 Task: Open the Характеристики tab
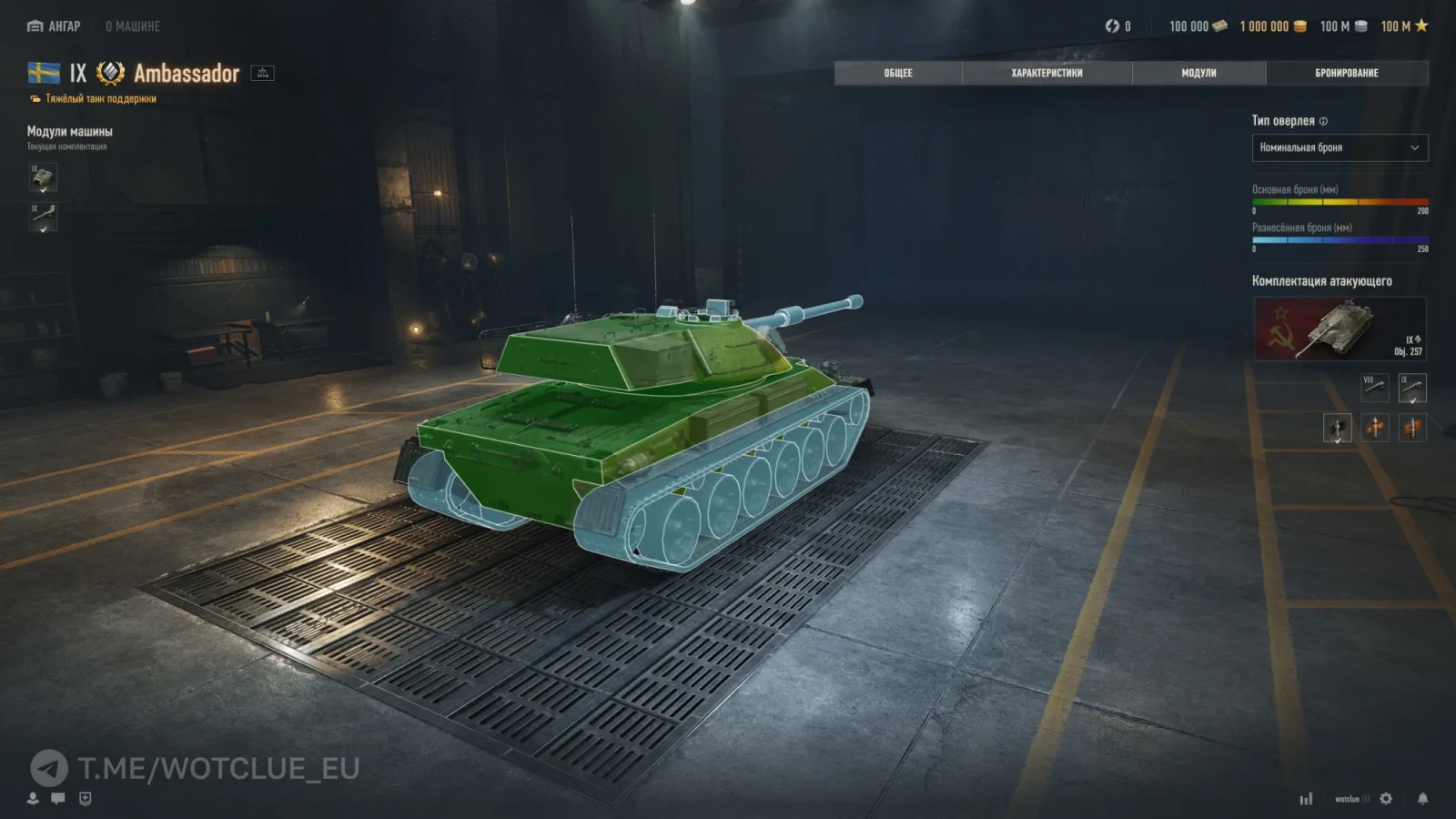(x=1046, y=73)
